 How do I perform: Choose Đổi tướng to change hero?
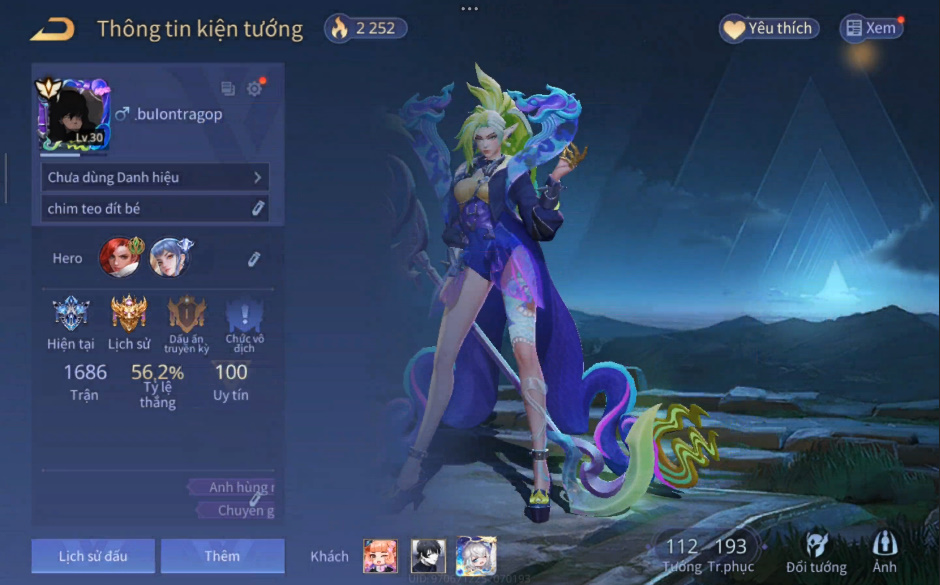point(816,552)
